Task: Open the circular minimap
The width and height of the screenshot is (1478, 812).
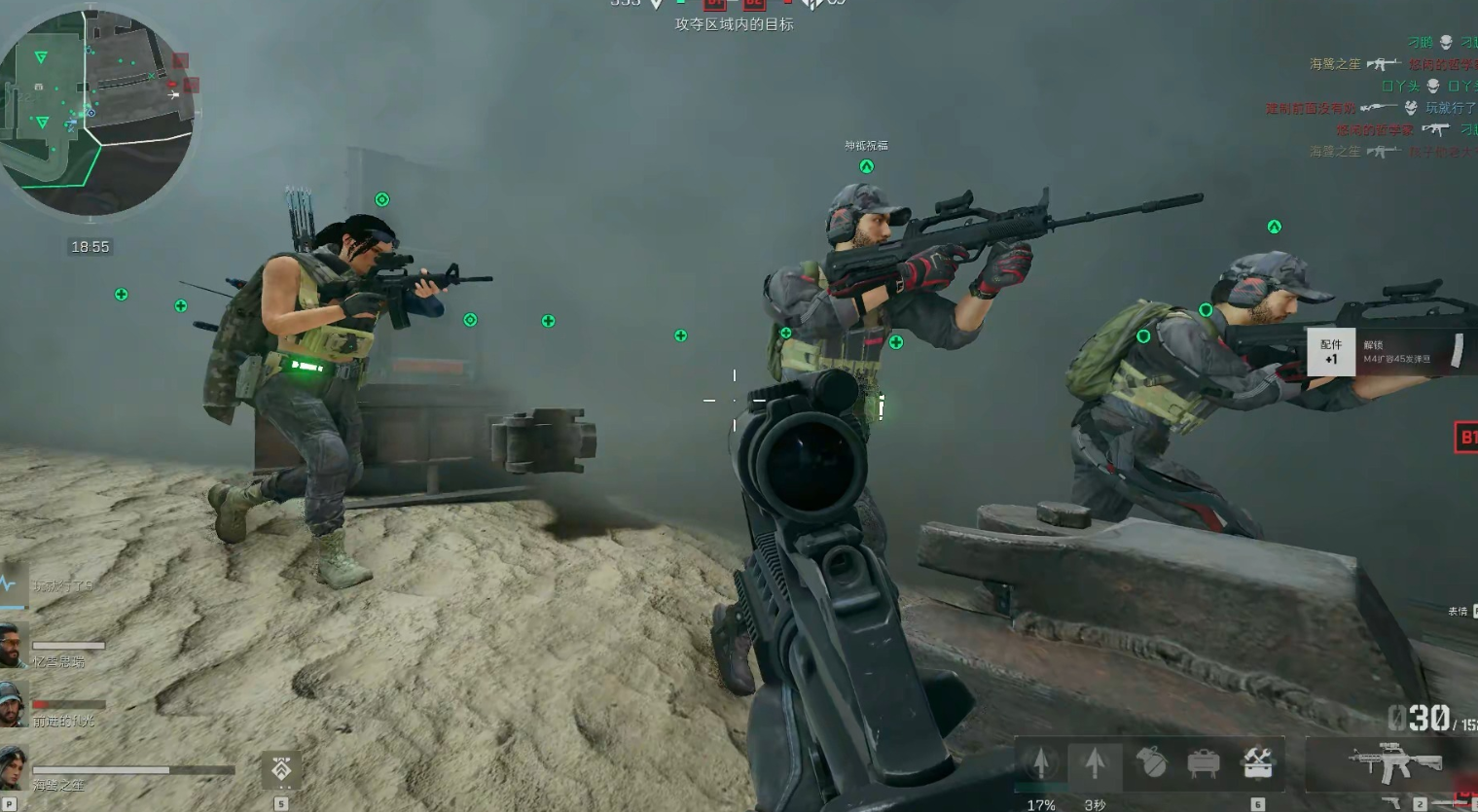Action: point(95,112)
